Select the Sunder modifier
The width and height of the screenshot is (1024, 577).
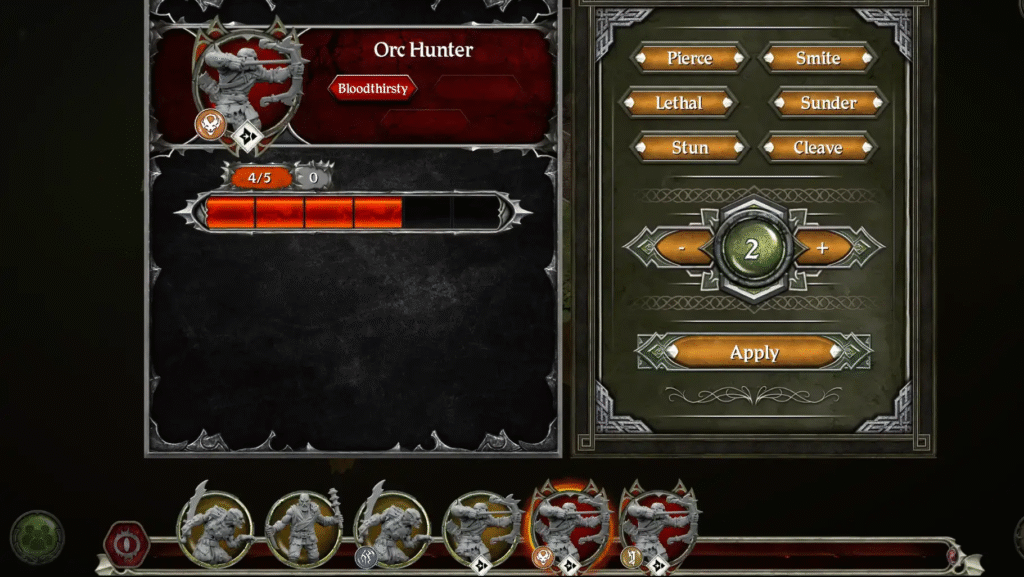point(828,103)
